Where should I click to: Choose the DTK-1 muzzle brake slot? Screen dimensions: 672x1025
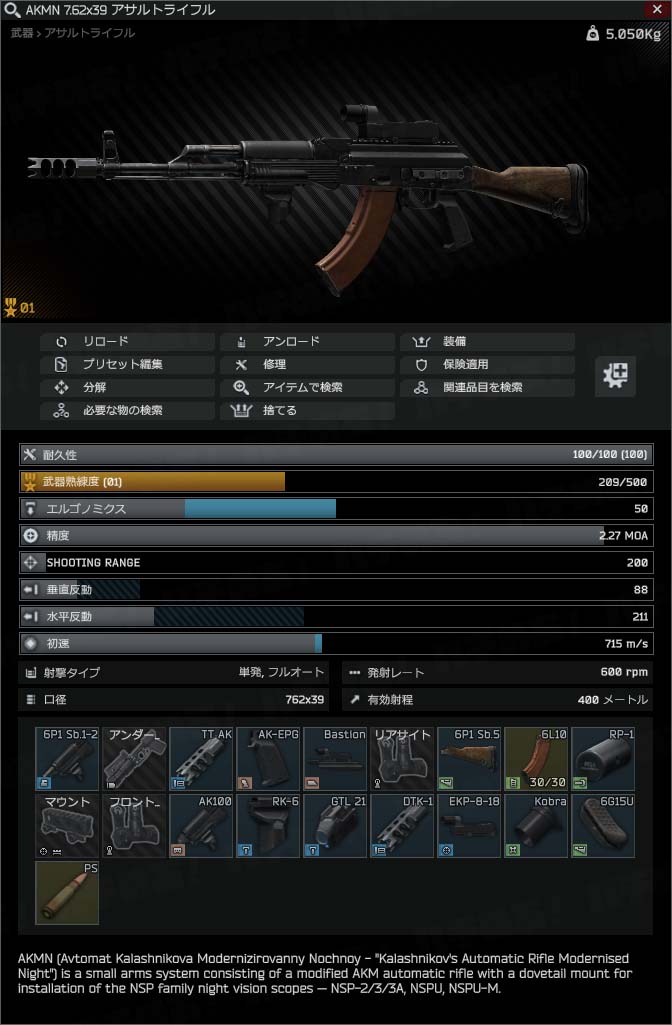point(401,825)
